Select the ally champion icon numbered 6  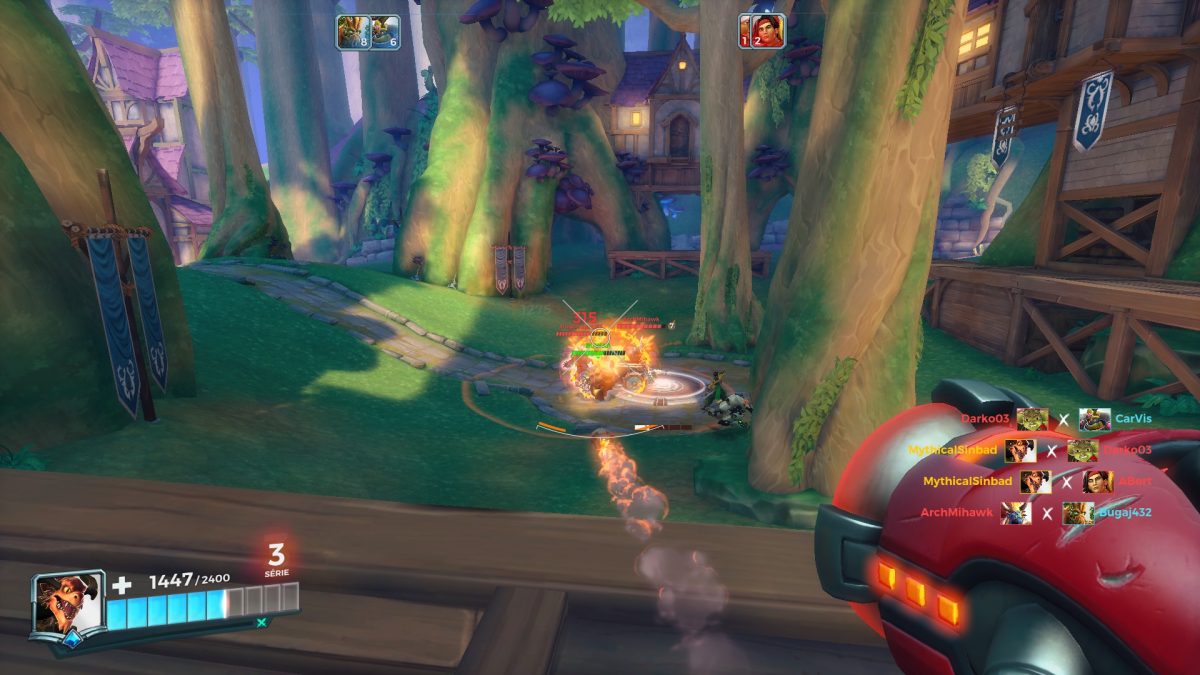coord(386,31)
